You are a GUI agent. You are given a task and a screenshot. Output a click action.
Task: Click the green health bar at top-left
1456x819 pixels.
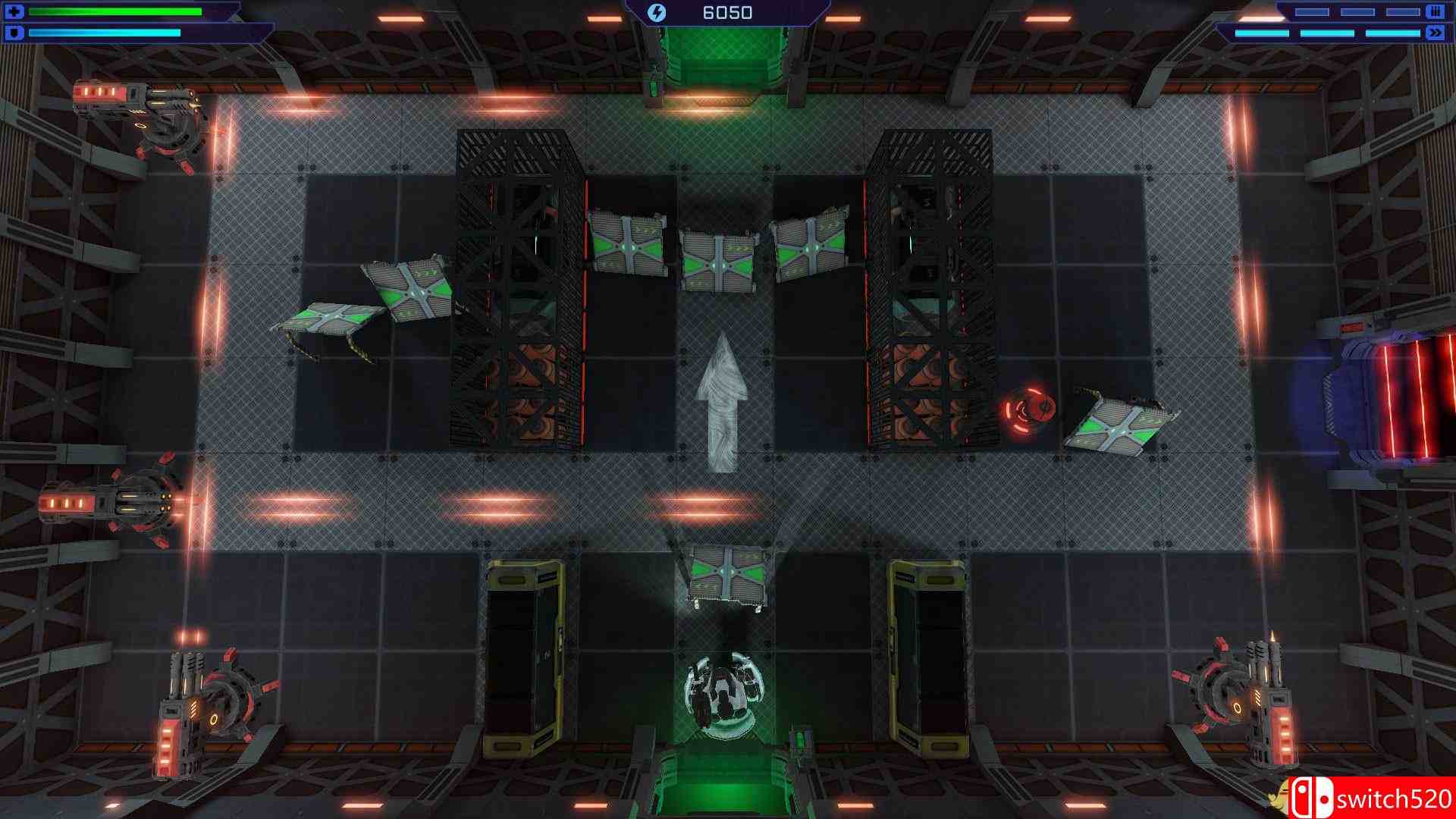click(x=114, y=11)
